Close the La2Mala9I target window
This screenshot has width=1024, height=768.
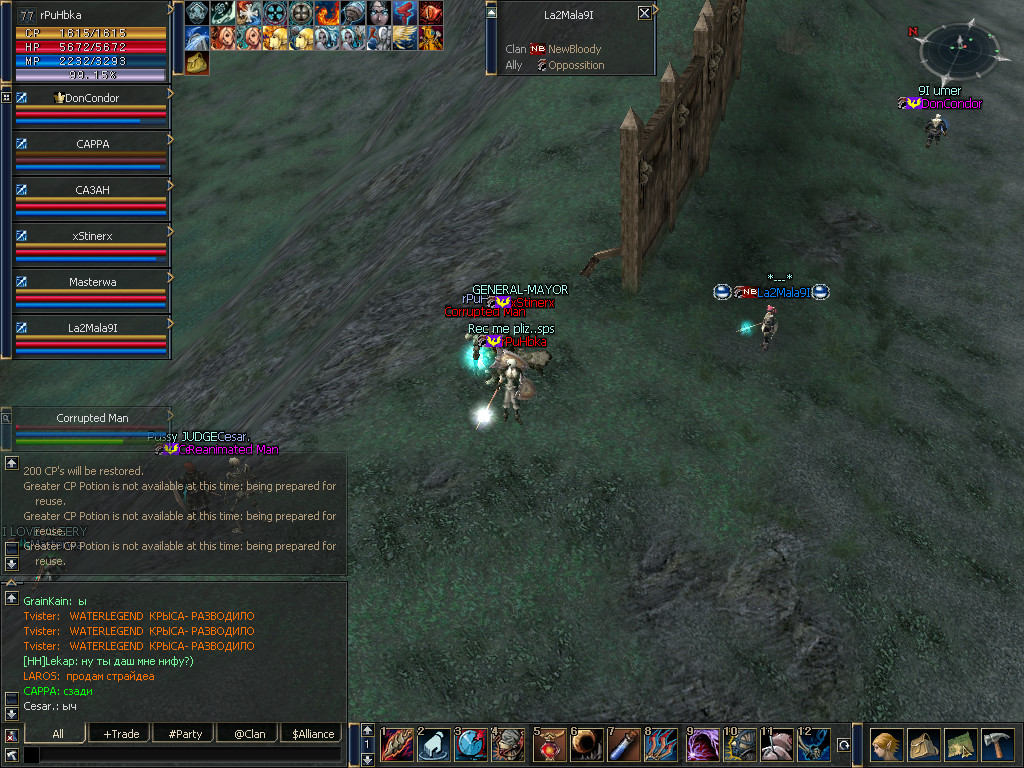[644, 14]
